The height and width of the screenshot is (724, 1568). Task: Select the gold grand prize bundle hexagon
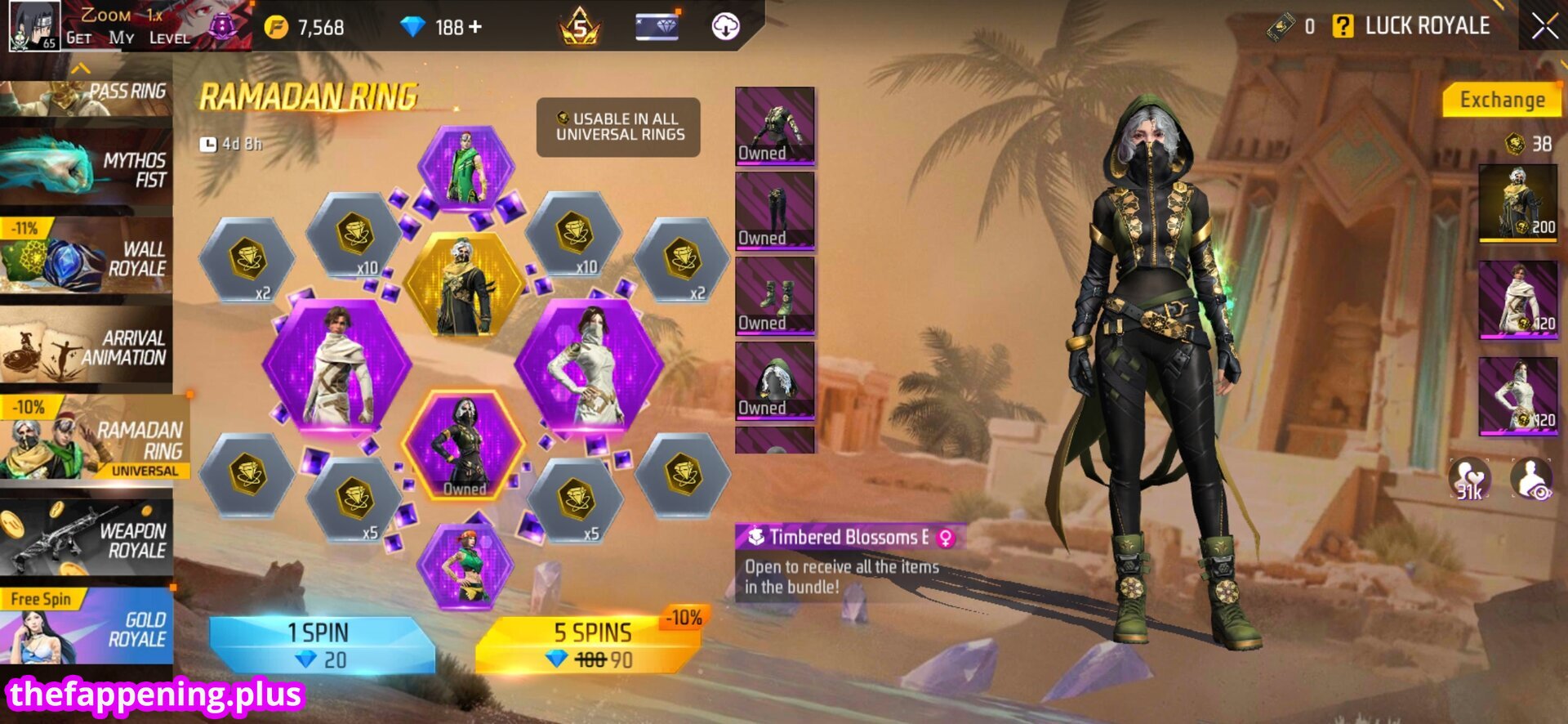464,286
